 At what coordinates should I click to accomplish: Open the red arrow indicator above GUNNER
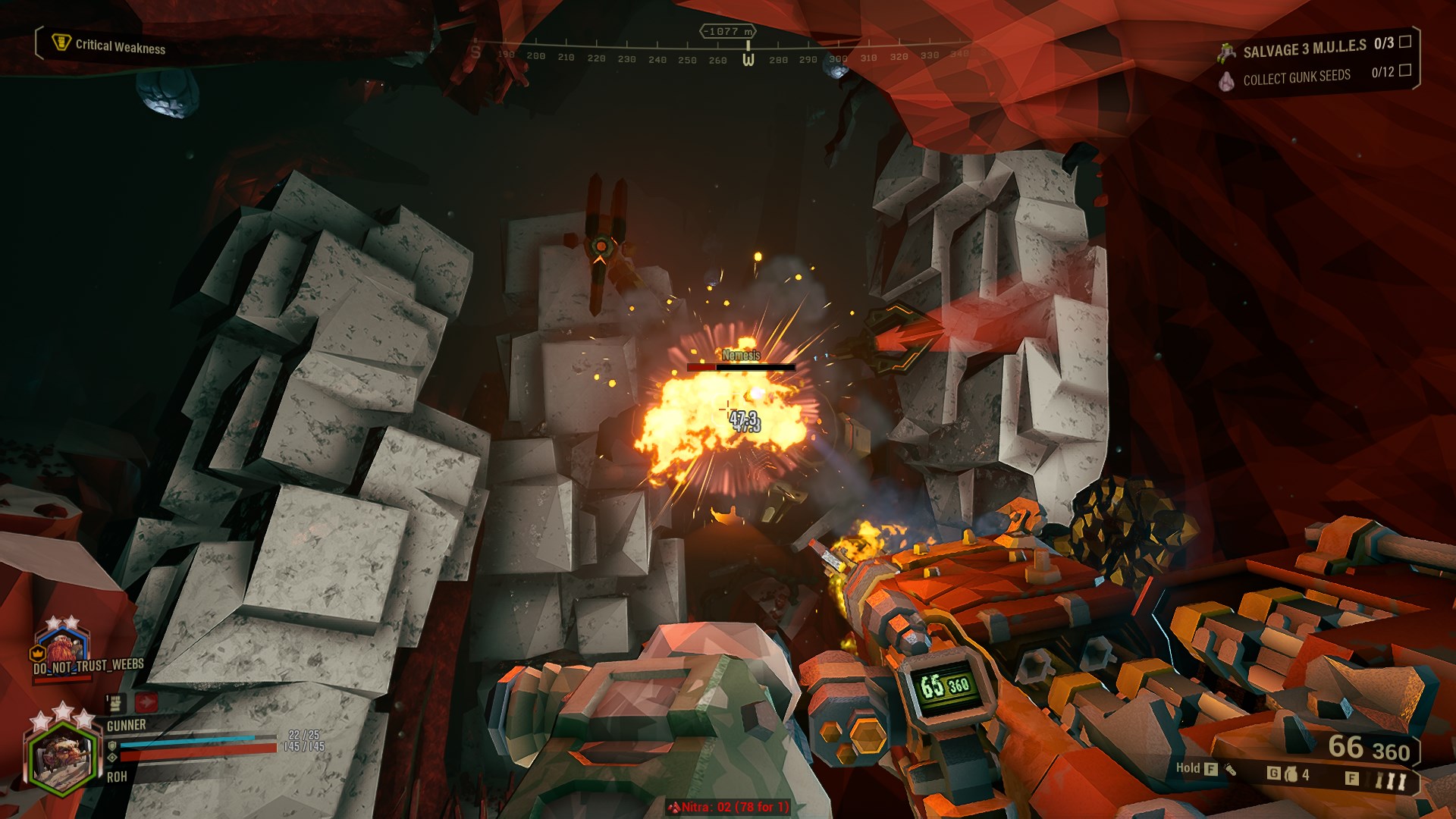146,702
